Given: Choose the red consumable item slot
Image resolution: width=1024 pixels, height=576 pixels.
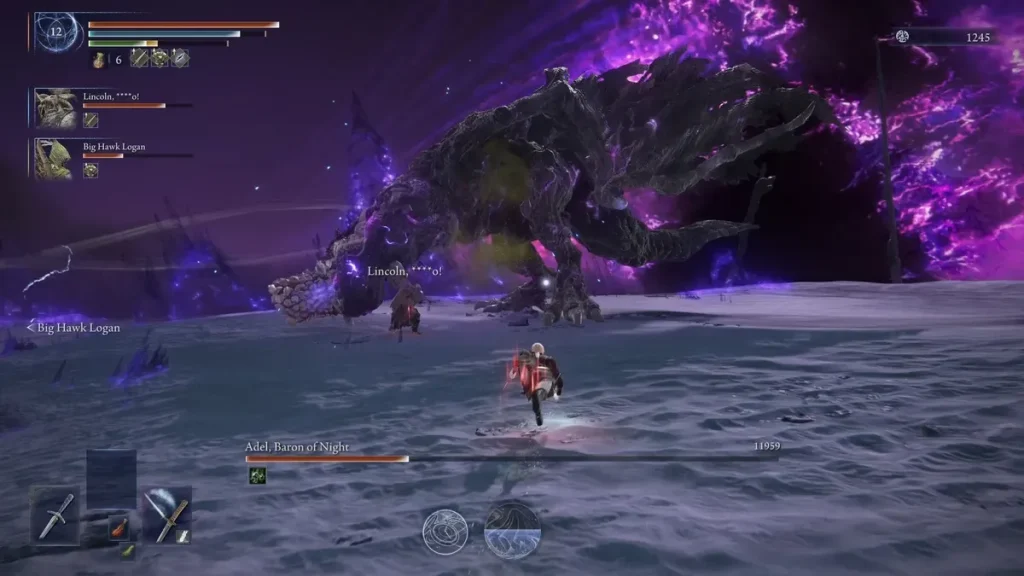Looking at the screenshot, I should (x=118, y=525).
